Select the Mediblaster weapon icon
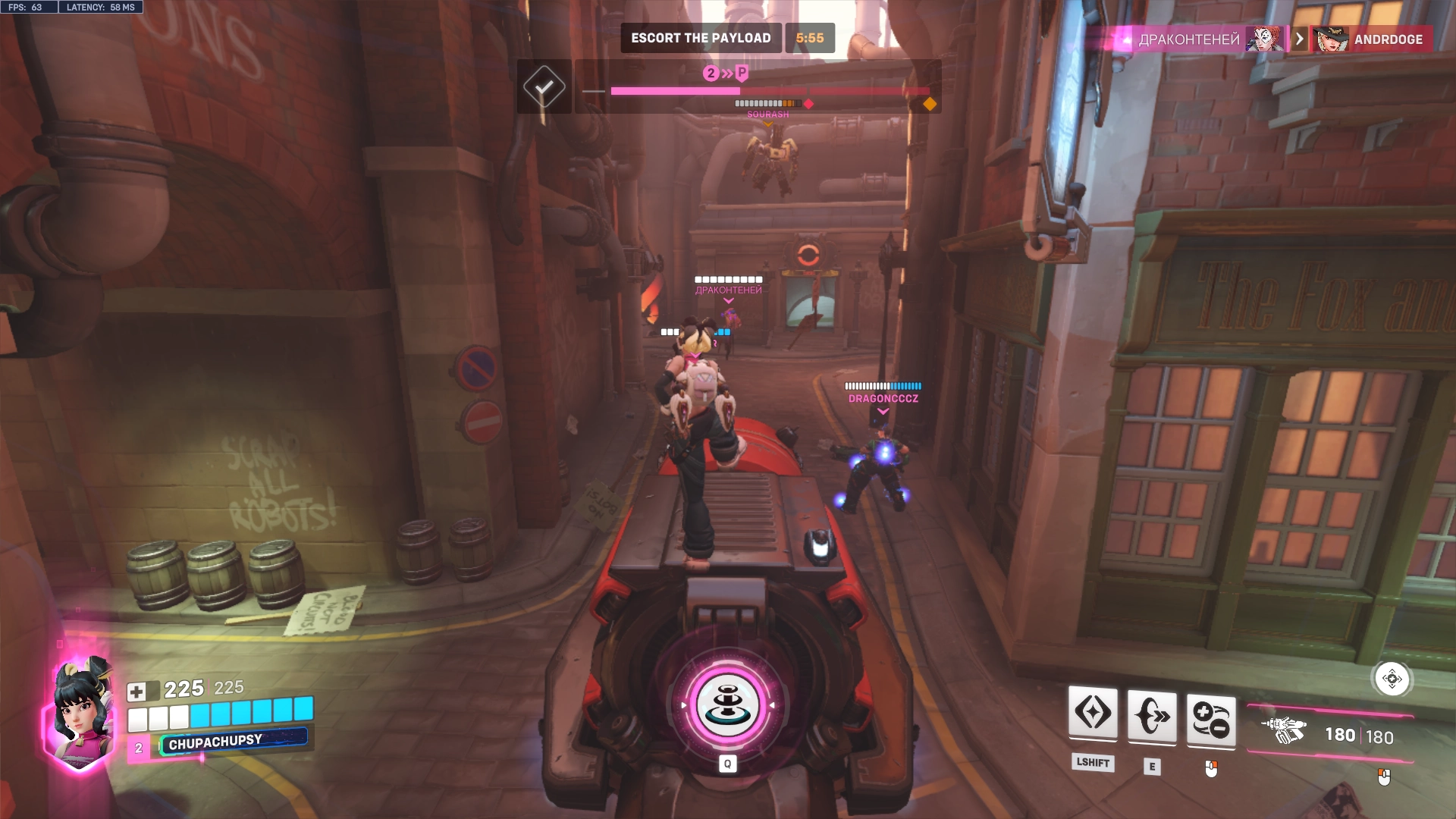Viewport: 1456px width, 819px height. point(1283,731)
